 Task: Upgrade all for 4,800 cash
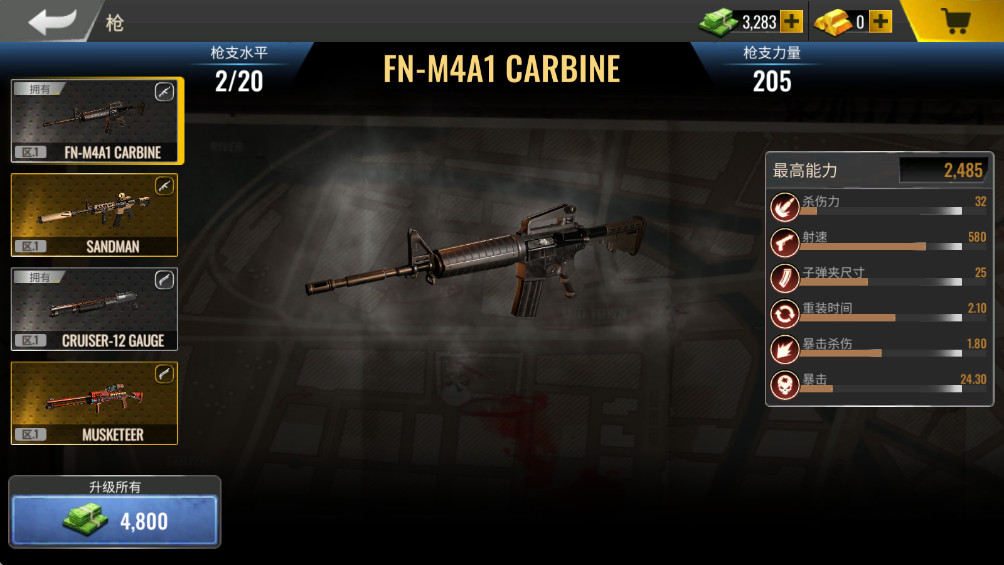[114, 521]
